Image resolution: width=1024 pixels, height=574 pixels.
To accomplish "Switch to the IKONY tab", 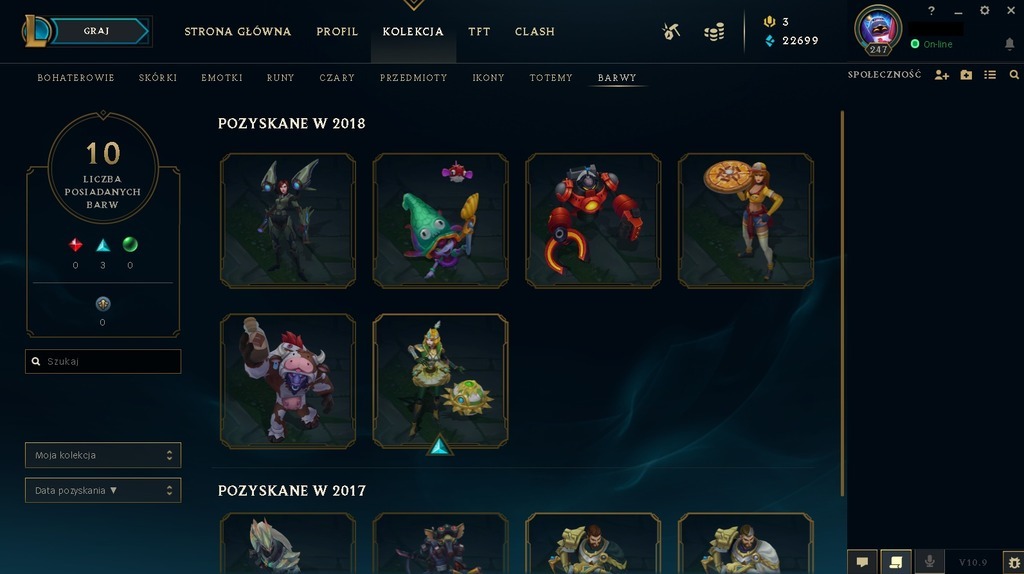I will pos(488,78).
